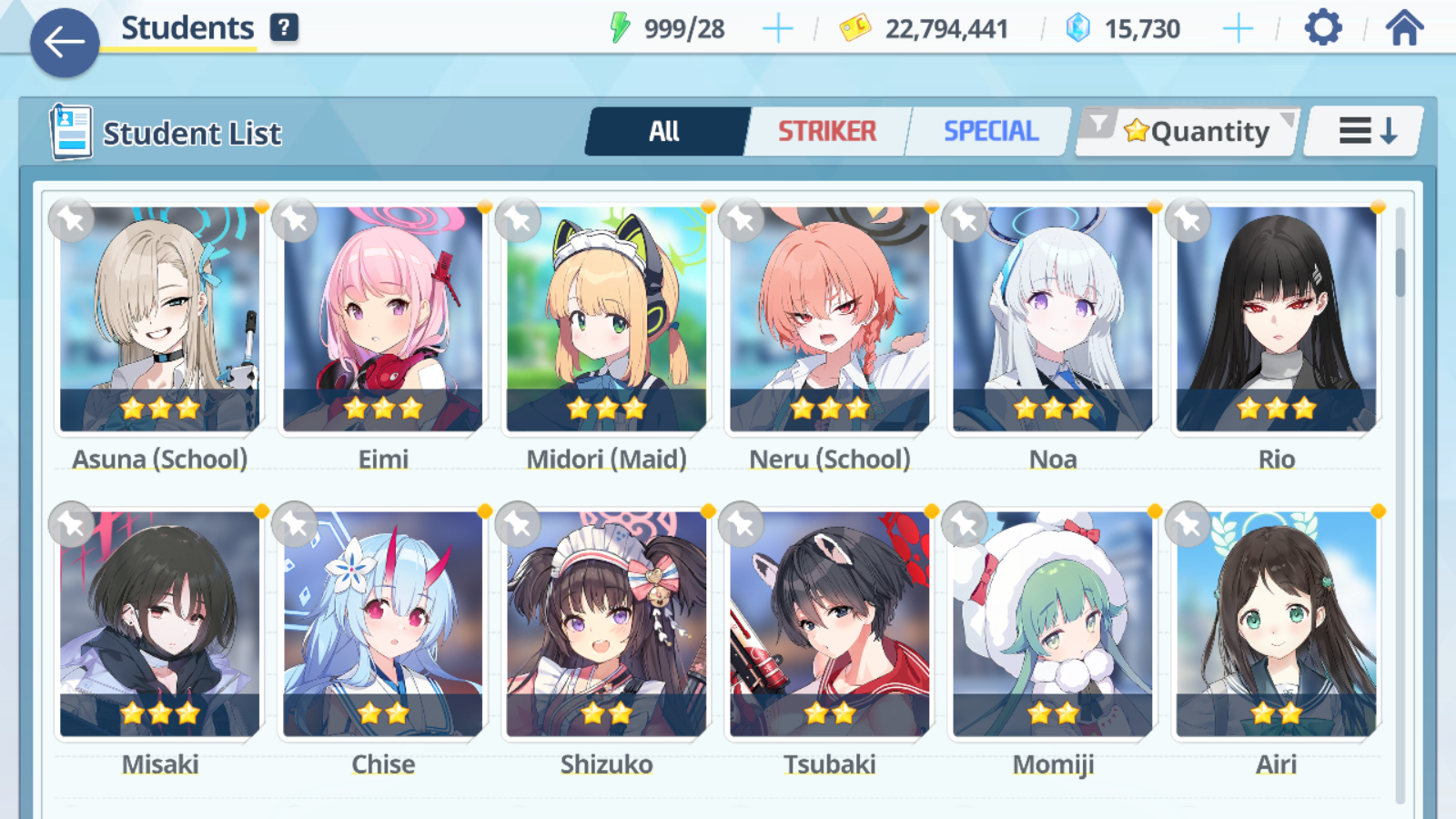Show only SPECIAL students
This screenshot has width=1456, height=819.
(990, 132)
